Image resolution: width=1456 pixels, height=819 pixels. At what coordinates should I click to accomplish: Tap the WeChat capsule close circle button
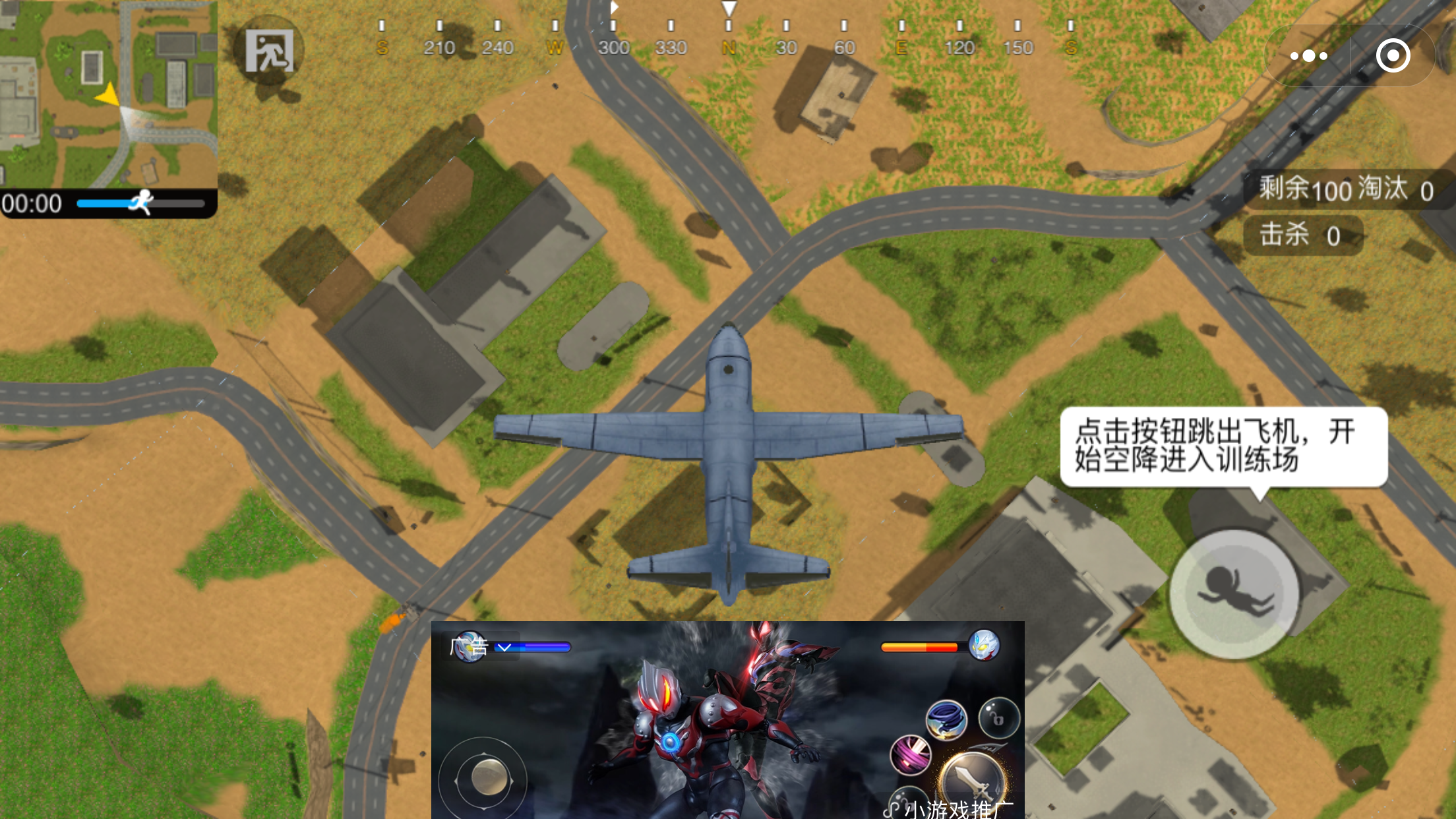click(x=1394, y=56)
